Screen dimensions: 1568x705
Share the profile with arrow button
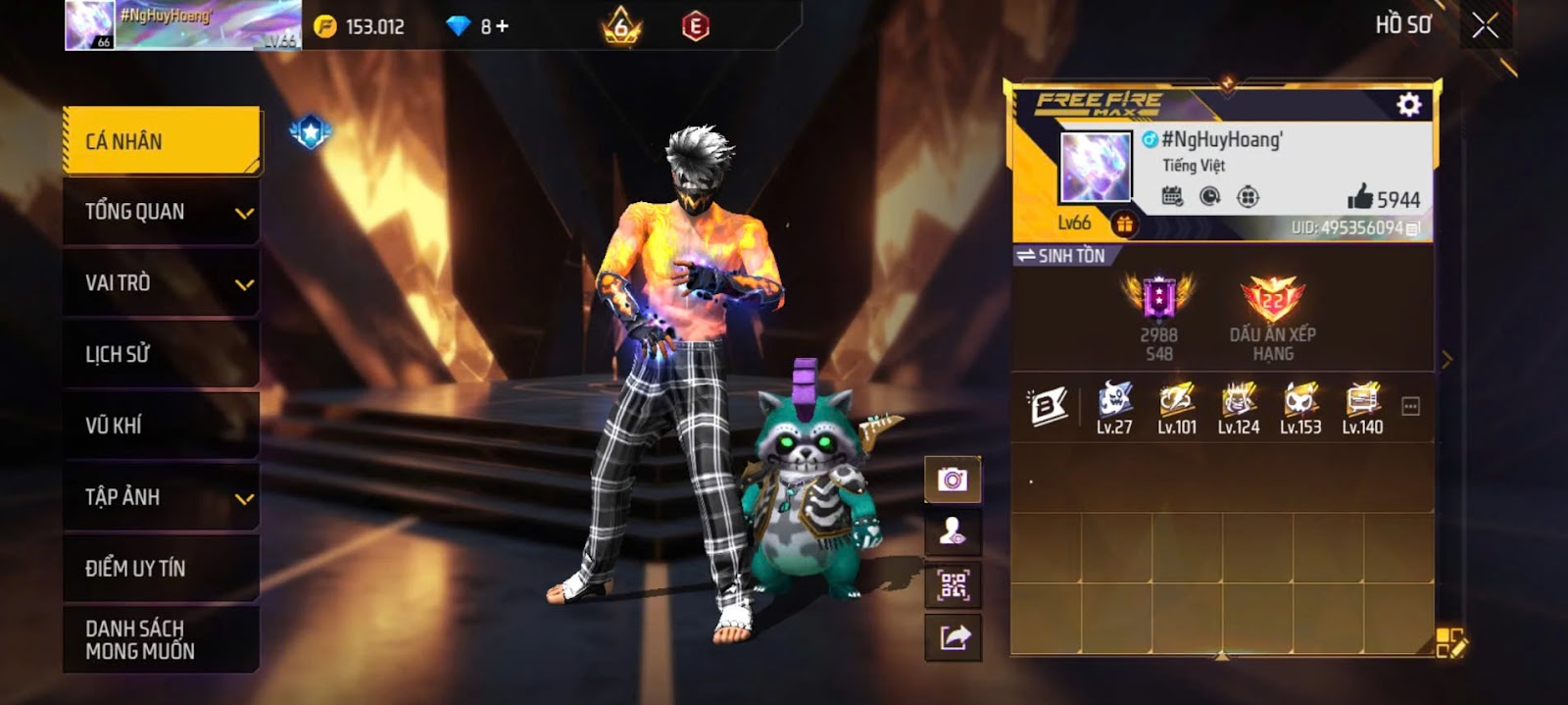[x=953, y=638]
